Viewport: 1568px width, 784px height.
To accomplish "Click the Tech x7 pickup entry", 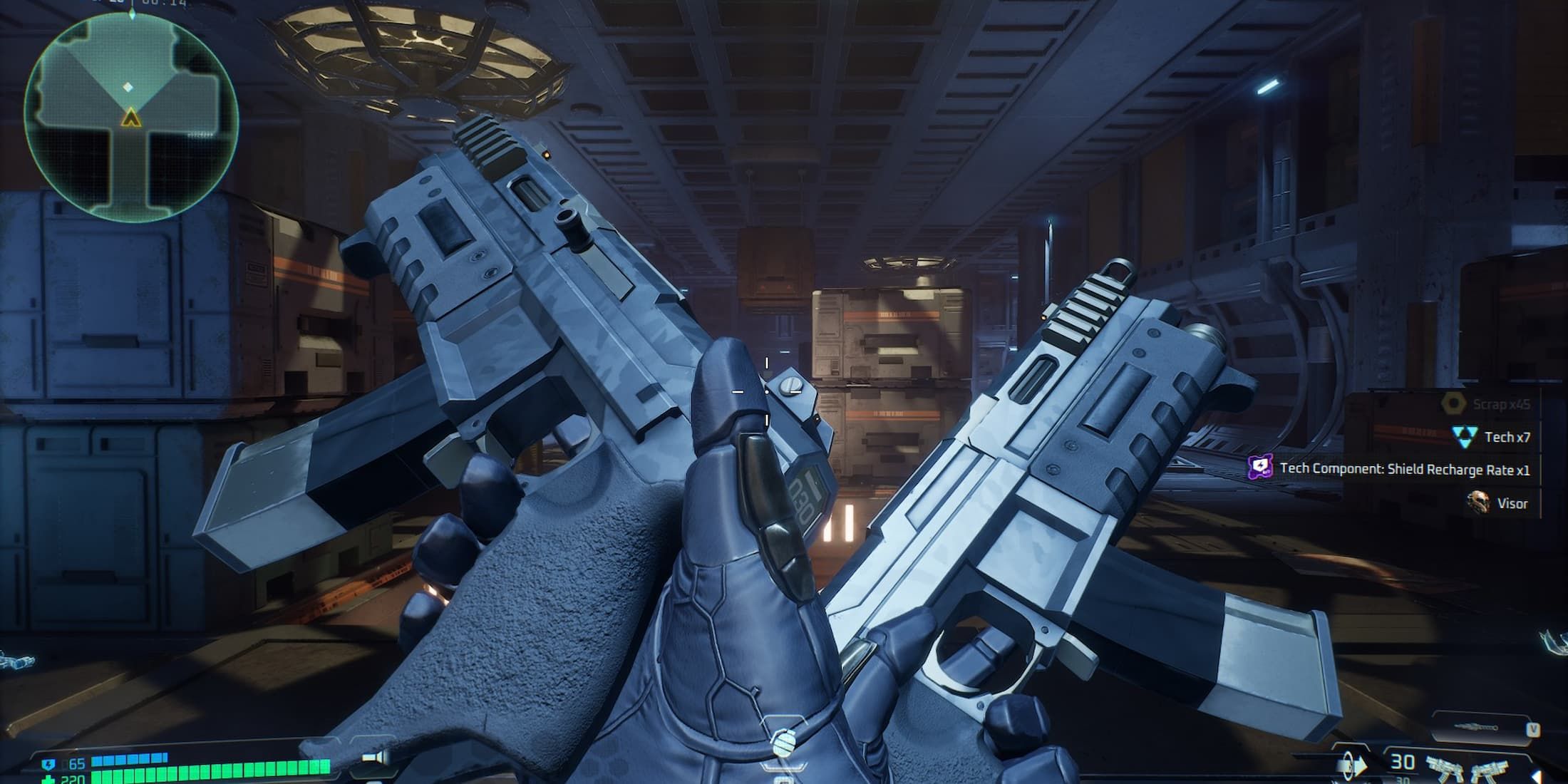I will (x=1492, y=437).
